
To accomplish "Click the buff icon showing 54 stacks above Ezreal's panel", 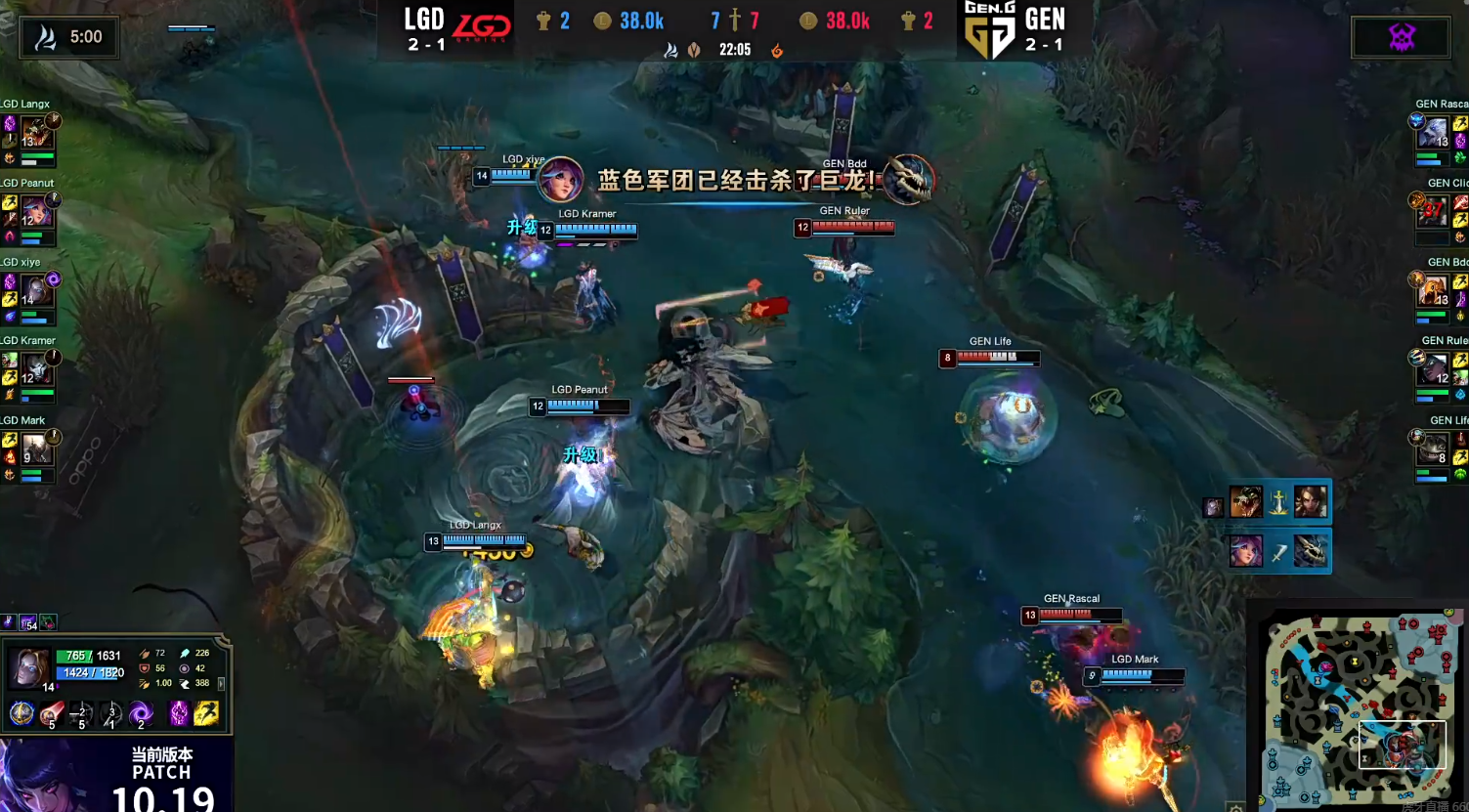I will coord(28,622).
